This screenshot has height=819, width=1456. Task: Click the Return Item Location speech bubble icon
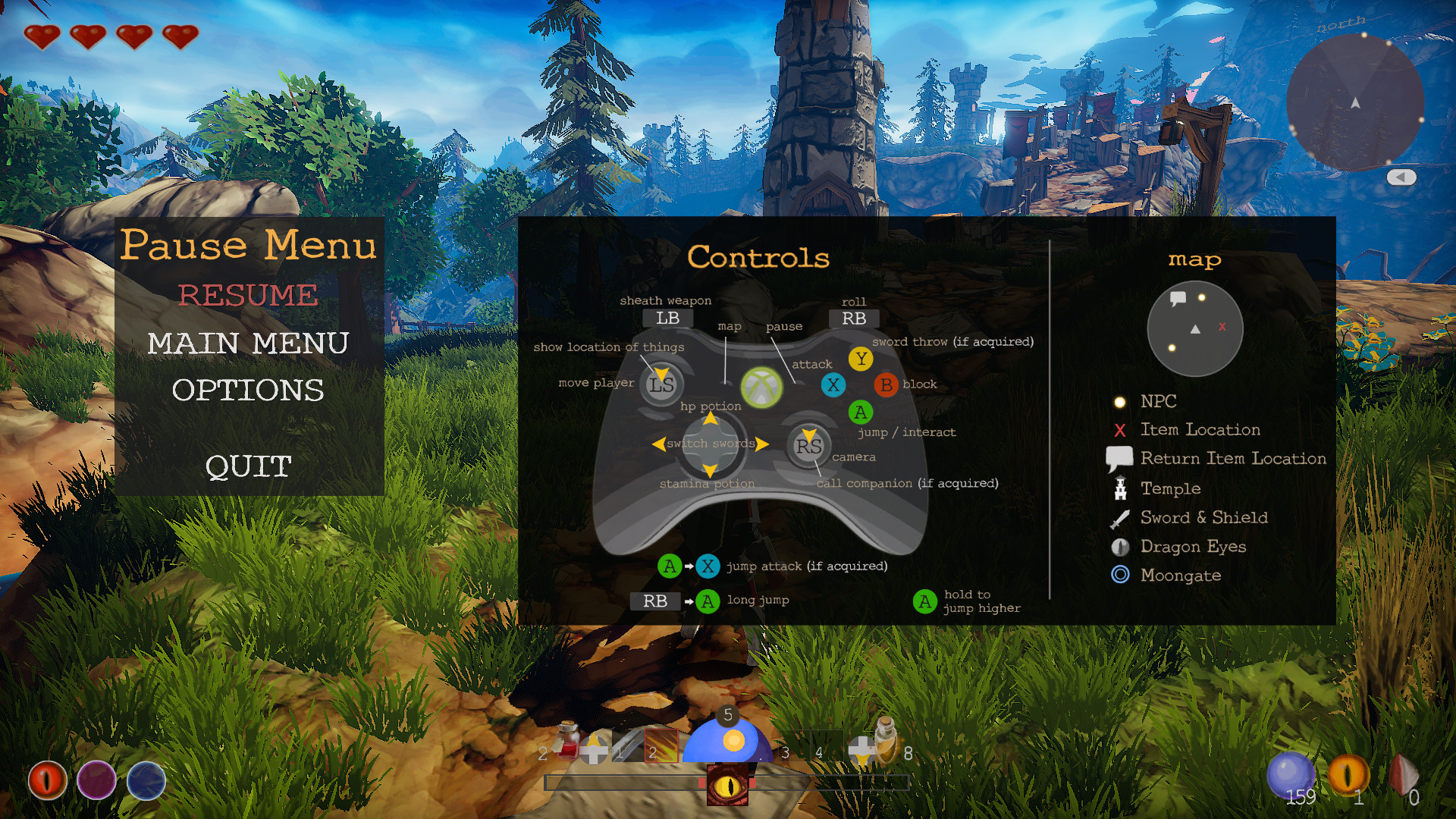[x=1119, y=457]
